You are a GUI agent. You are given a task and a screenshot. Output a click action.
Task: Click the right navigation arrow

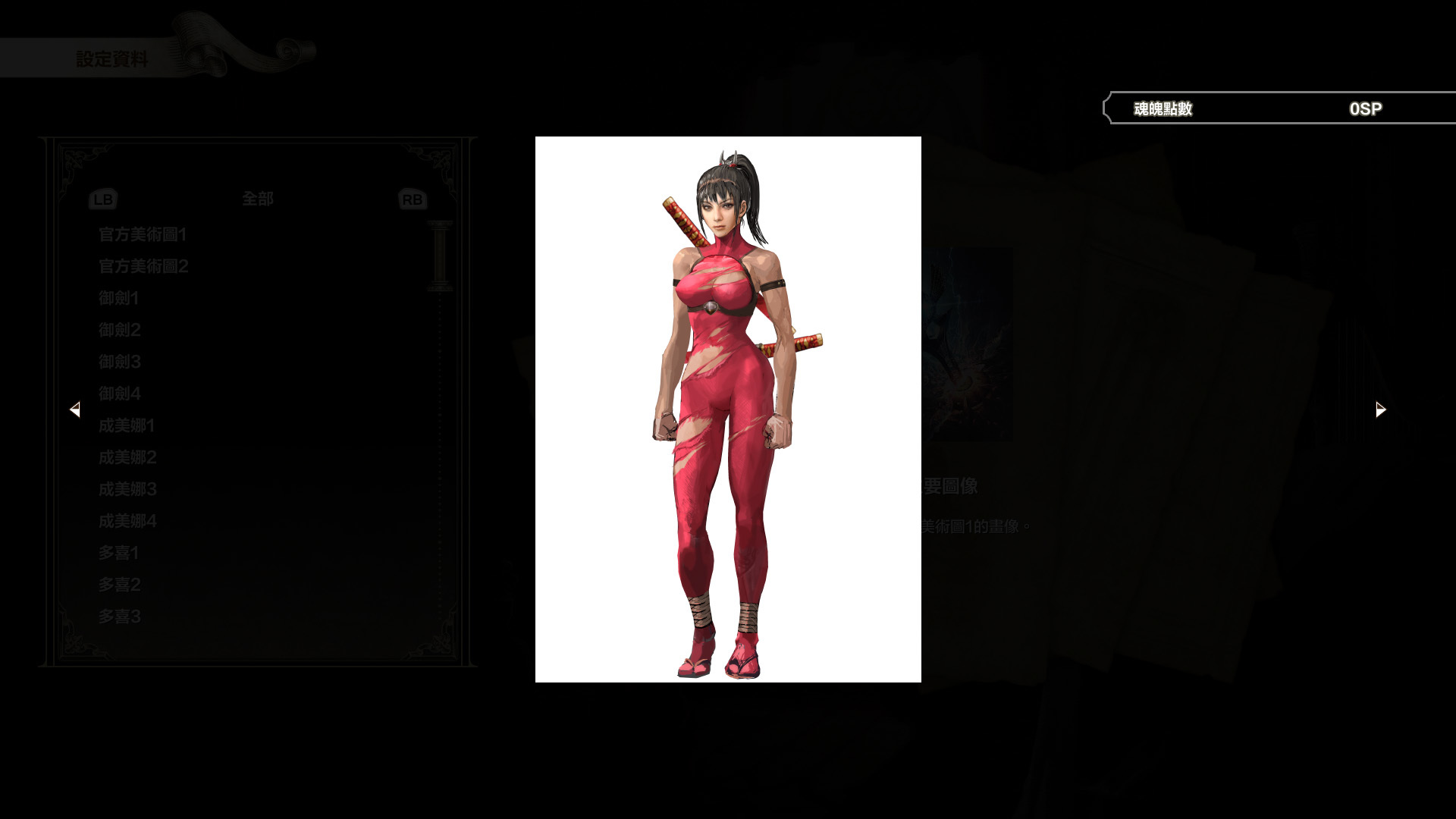(x=1379, y=409)
